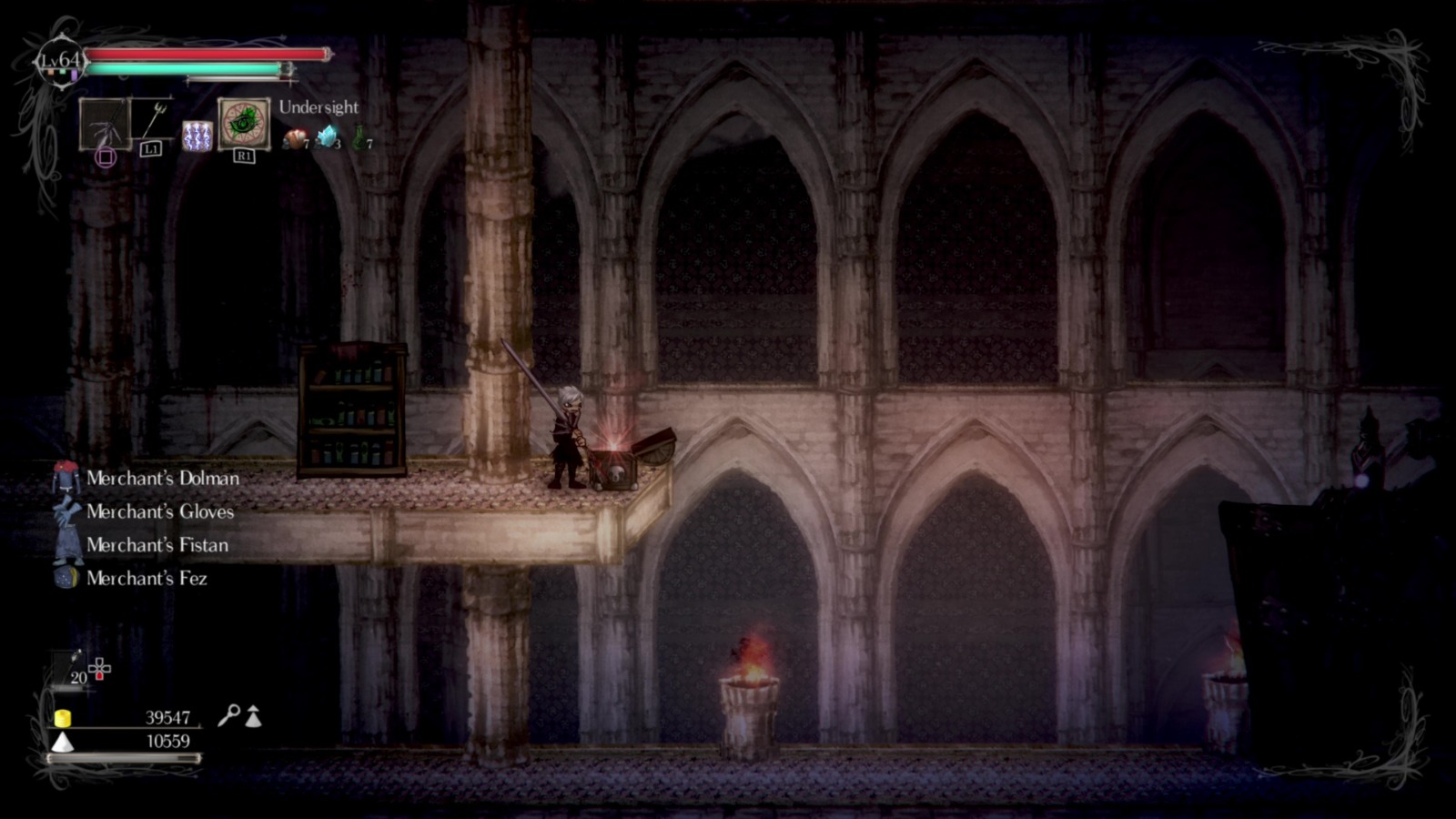Click the Merchant's Fez pickup text

146,579
